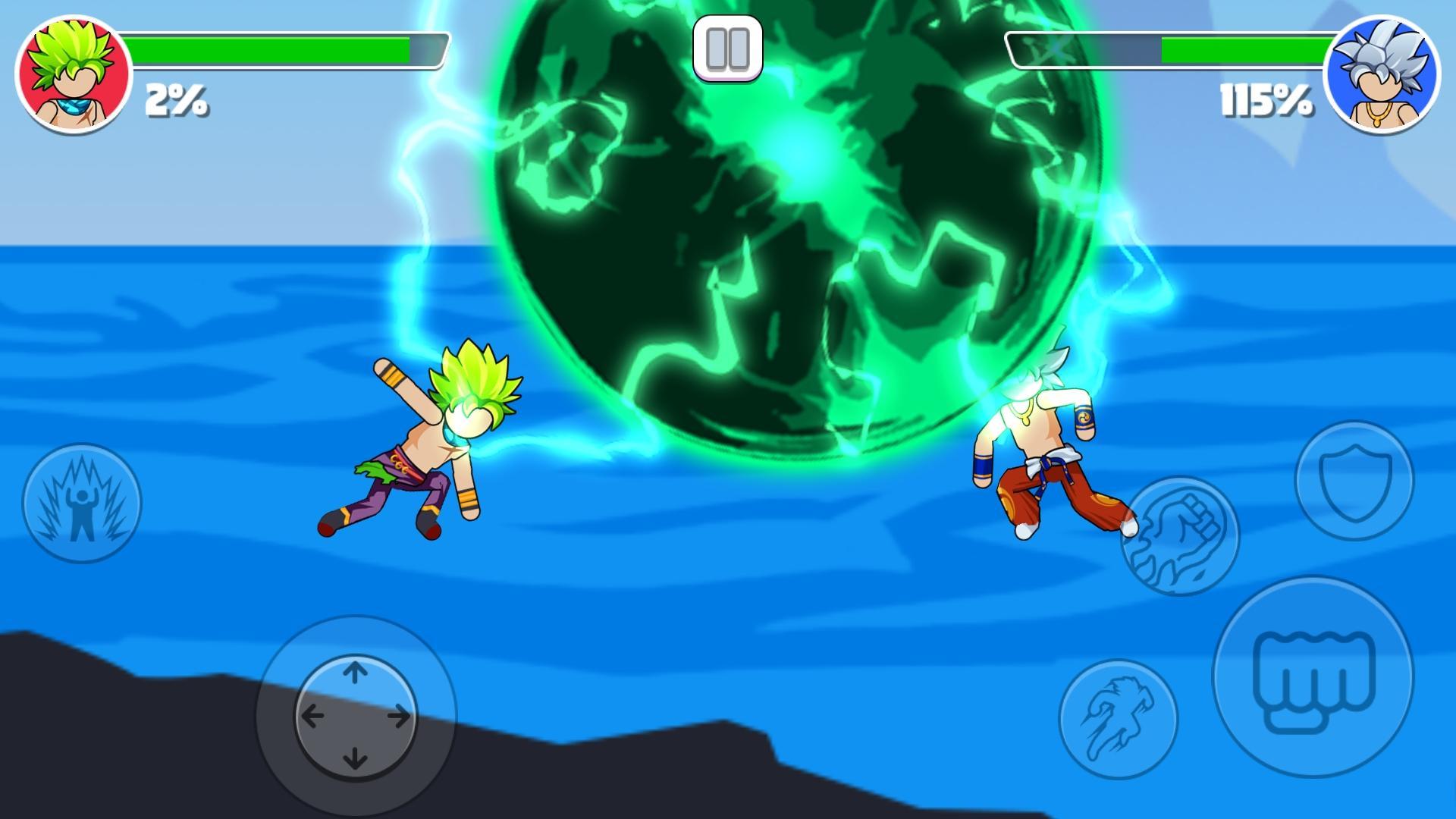The width and height of the screenshot is (1456, 819).
Task: Pause the fight with the pause button
Action: click(727, 48)
